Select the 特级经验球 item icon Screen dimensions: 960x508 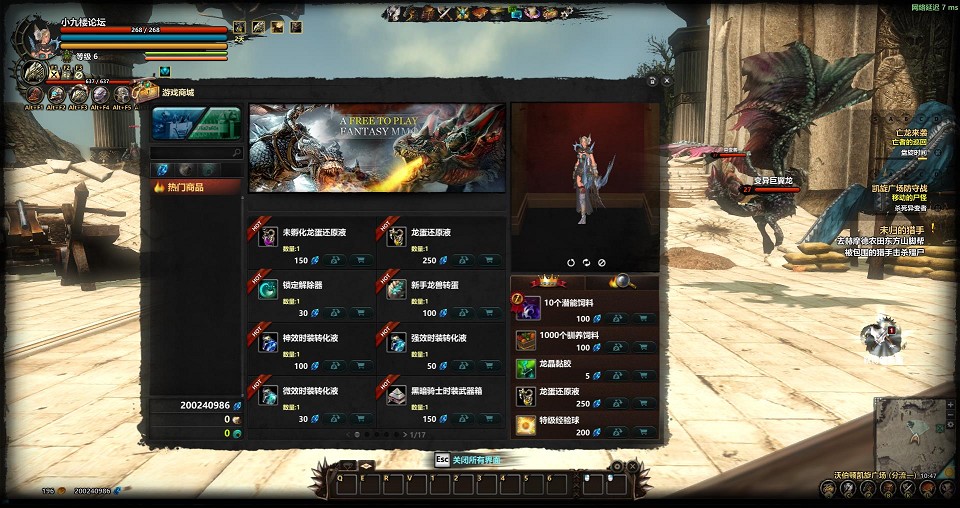(x=526, y=425)
